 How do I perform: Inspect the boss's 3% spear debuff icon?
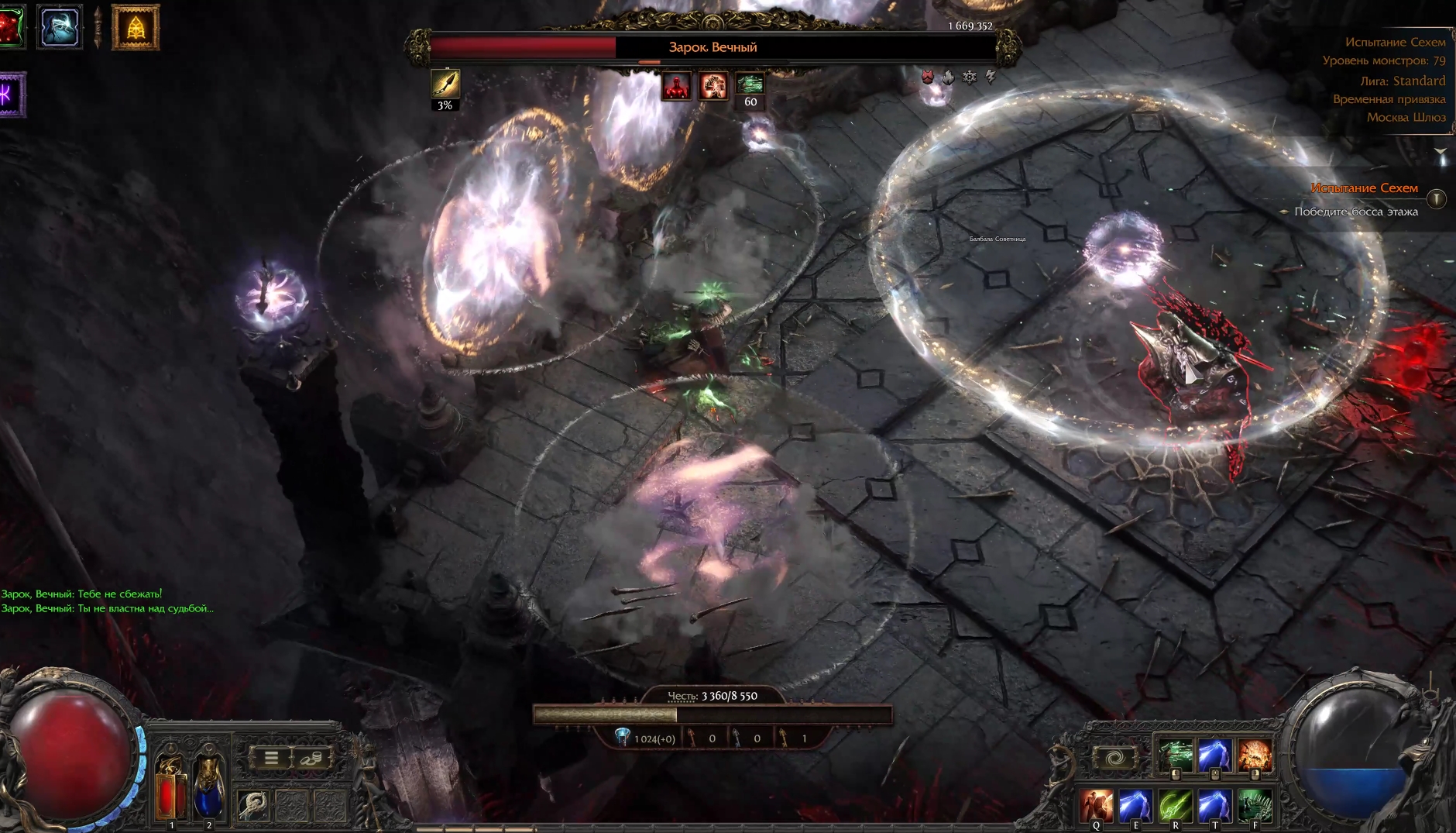(x=445, y=84)
